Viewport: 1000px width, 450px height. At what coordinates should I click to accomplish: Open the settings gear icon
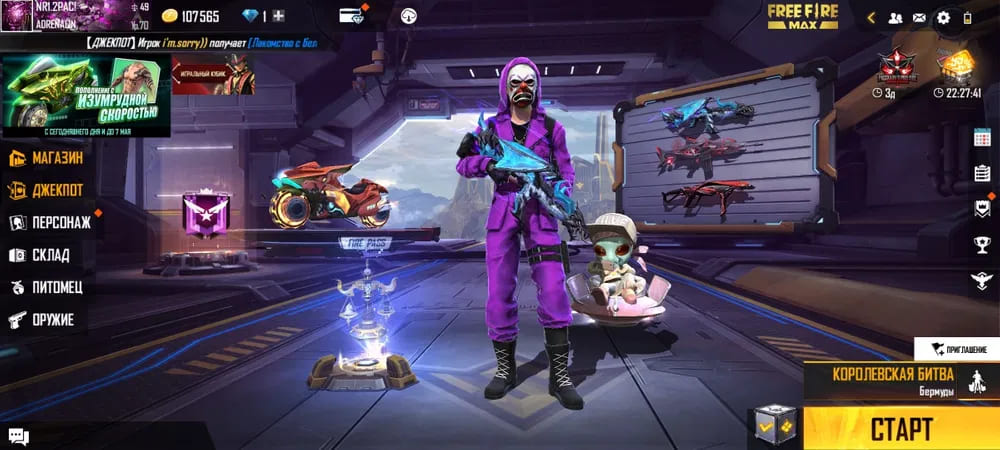click(x=943, y=17)
